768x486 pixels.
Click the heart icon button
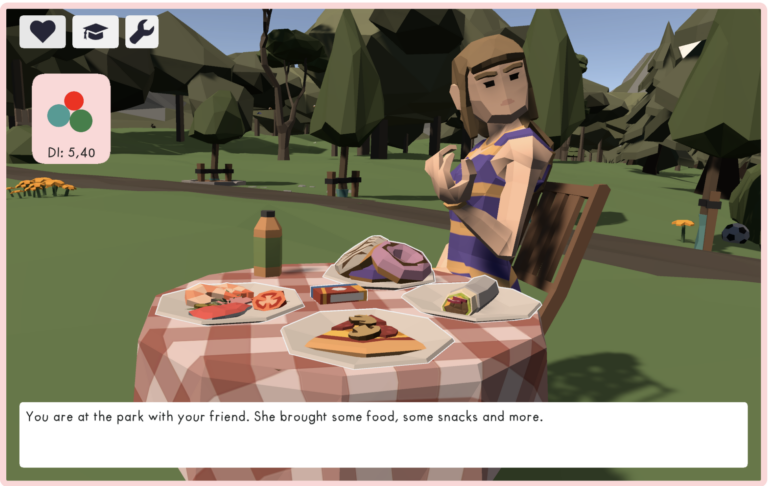point(43,31)
